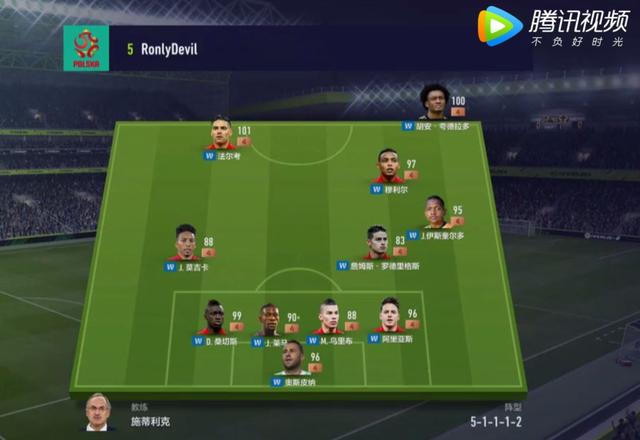Pick defender 阿里亚斯 rated 96
Image resolution: width=640 pixels, height=440 pixels.
coord(388,315)
